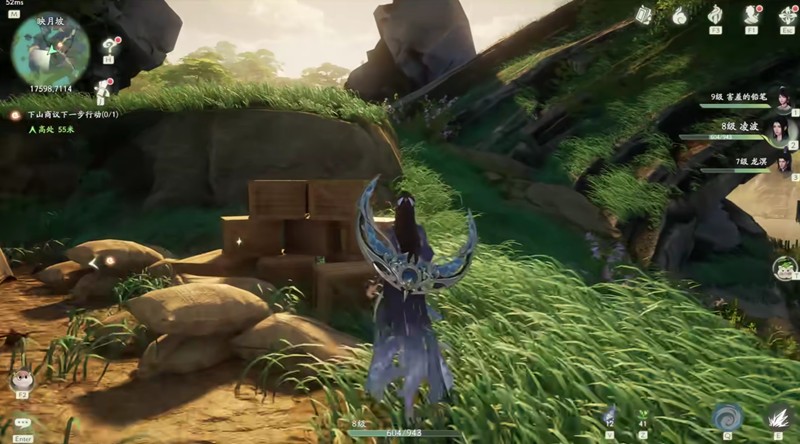Open the swirl cloud icon in top bar

pos(679,15)
